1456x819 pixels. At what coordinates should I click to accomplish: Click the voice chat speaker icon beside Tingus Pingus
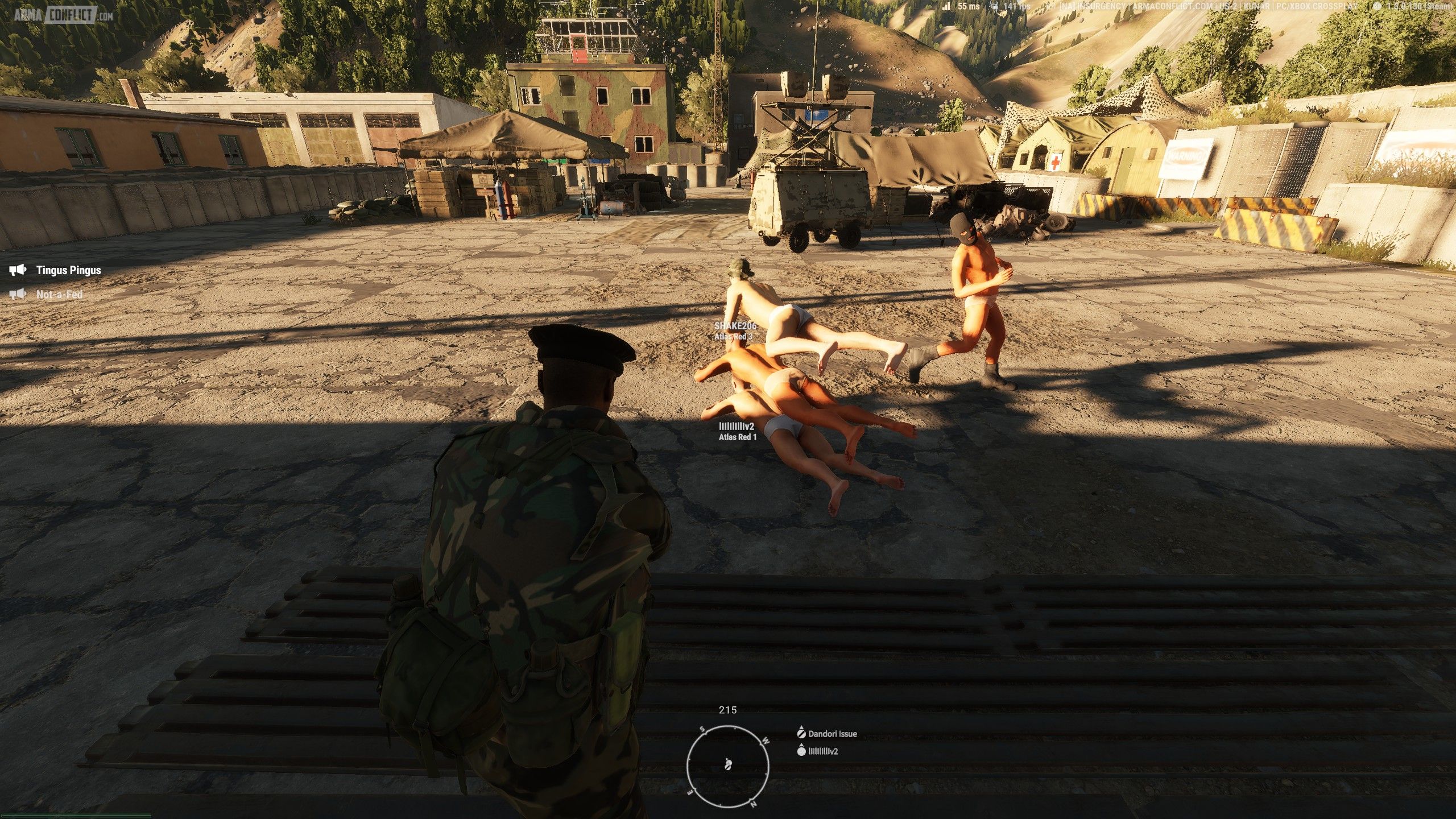[19, 270]
